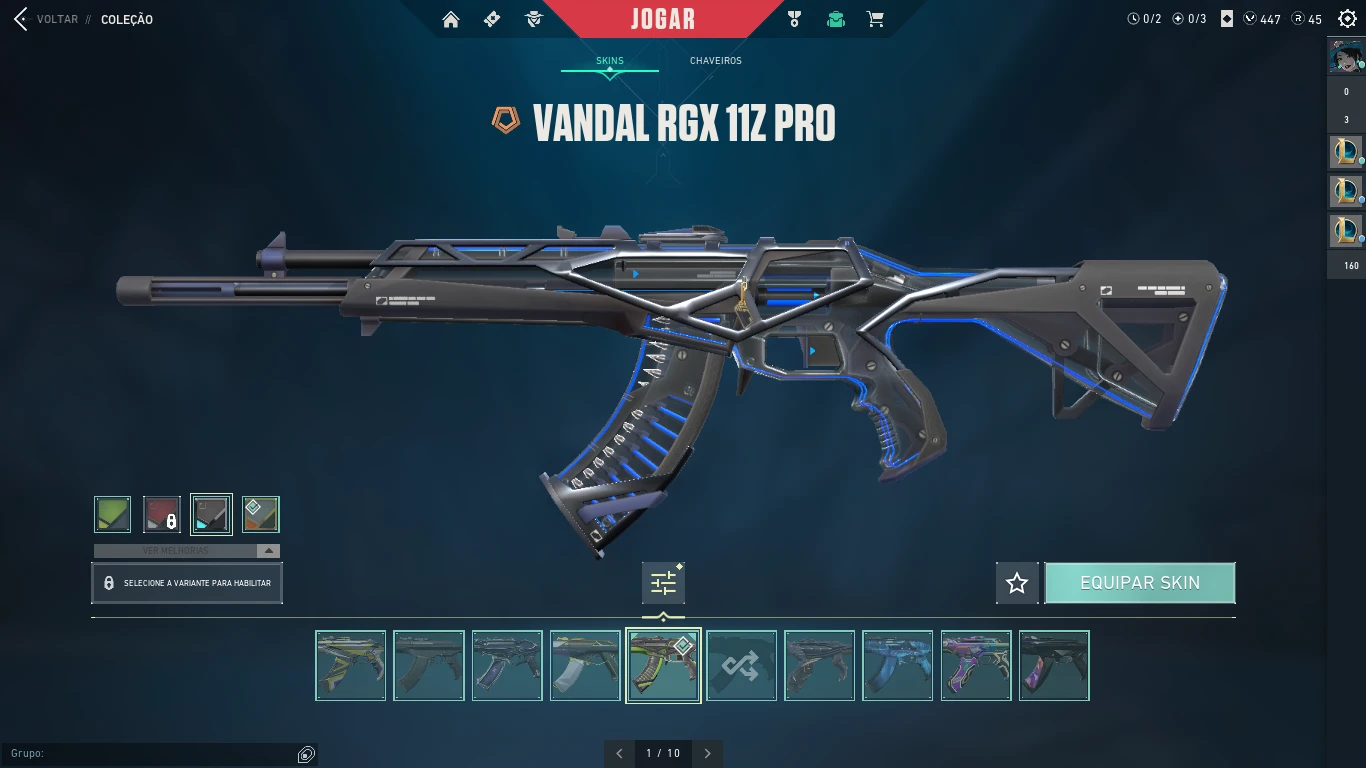Open the Career medal icon

[x=794, y=18]
